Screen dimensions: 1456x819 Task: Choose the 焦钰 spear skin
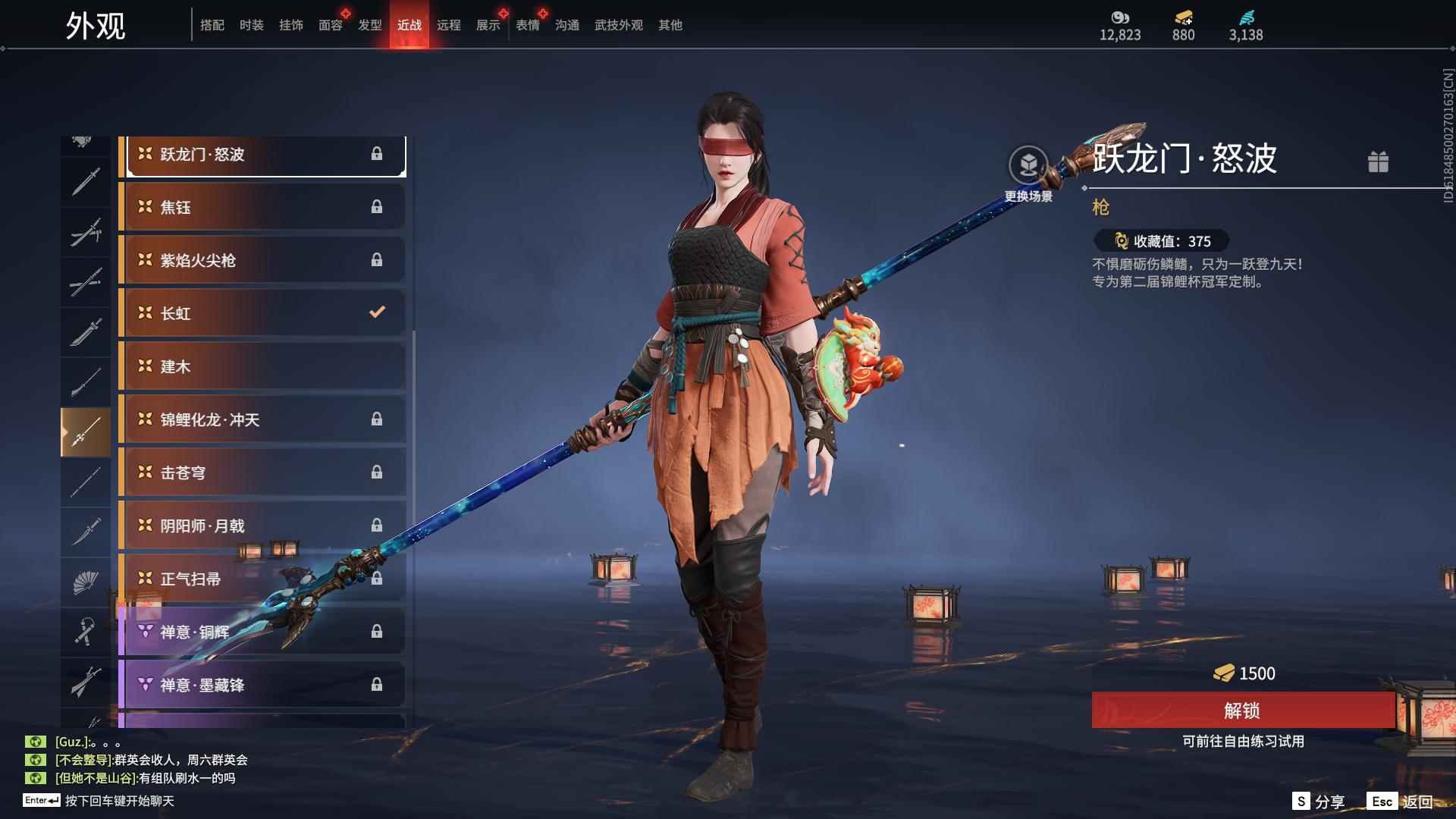pos(262,207)
